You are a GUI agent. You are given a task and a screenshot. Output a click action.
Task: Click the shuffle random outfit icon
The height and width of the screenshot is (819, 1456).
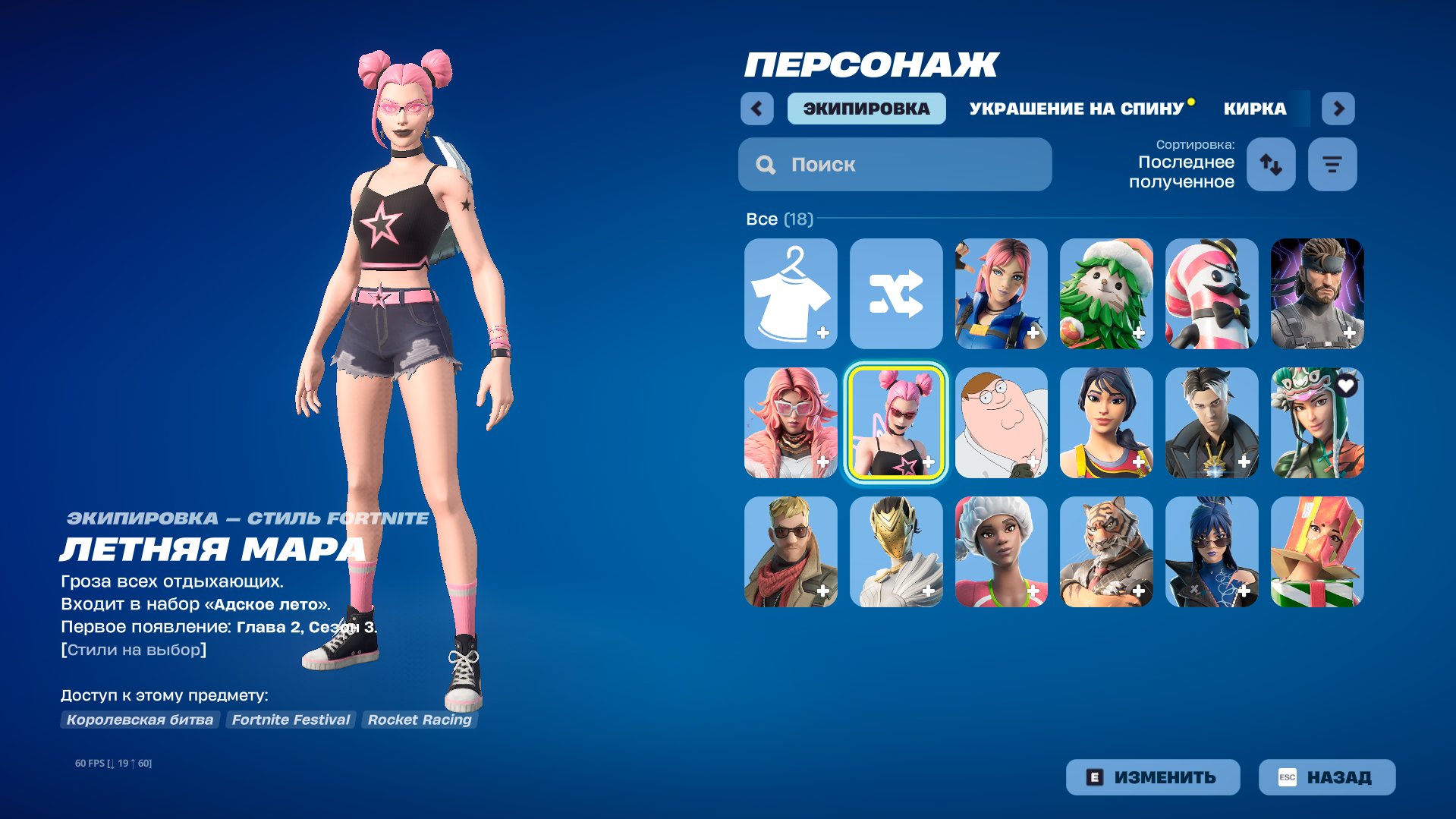coord(896,294)
